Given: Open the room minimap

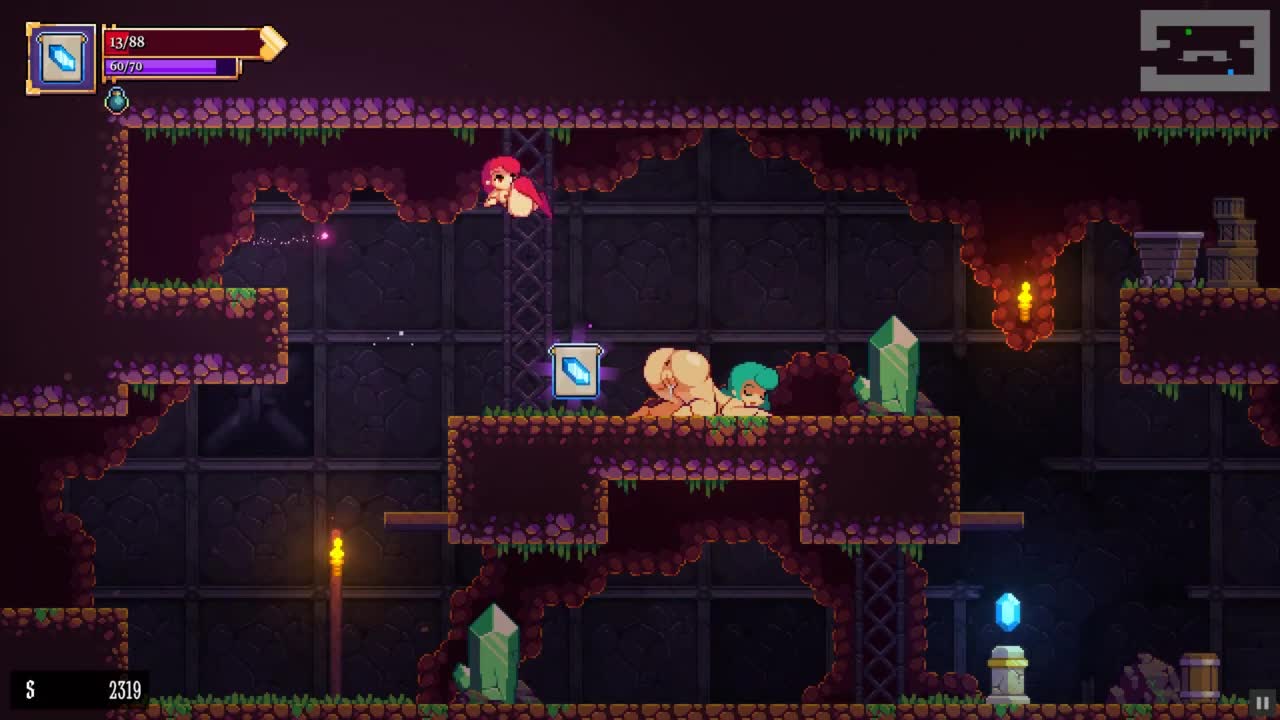Looking at the screenshot, I should [1204, 51].
